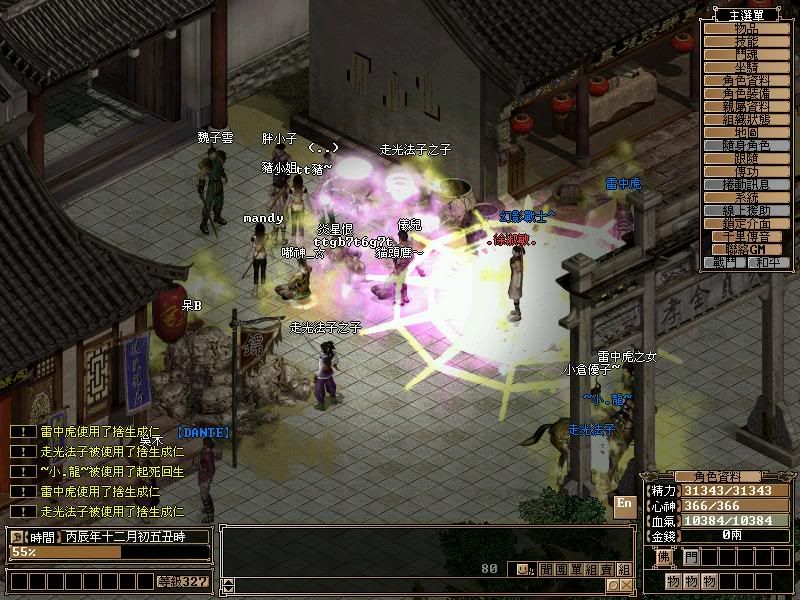Toggle 隨身角色 companion character
The height and width of the screenshot is (600, 800).
pyautogui.click(x=746, y=146)
